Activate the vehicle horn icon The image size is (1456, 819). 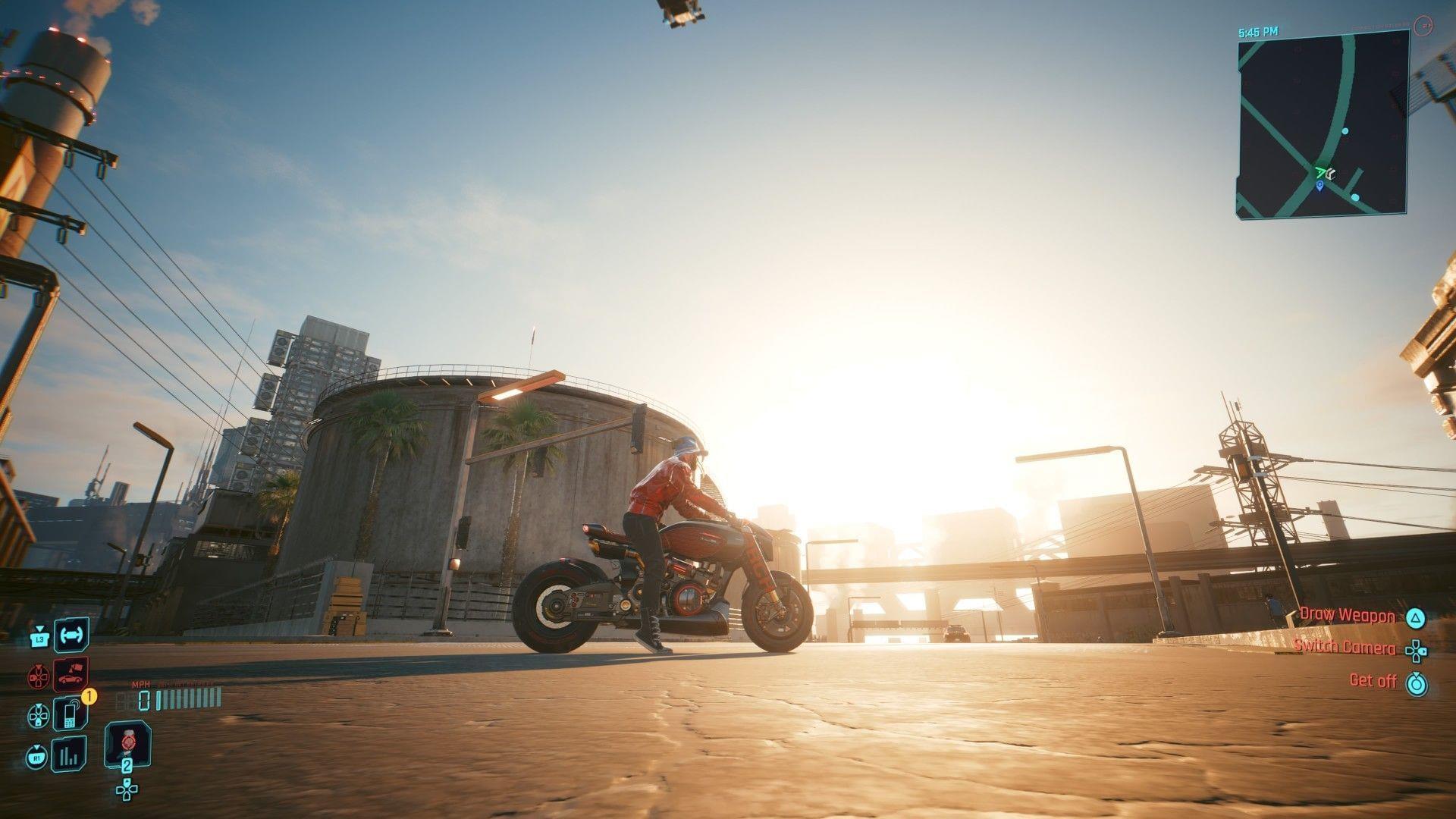[71, 635]
